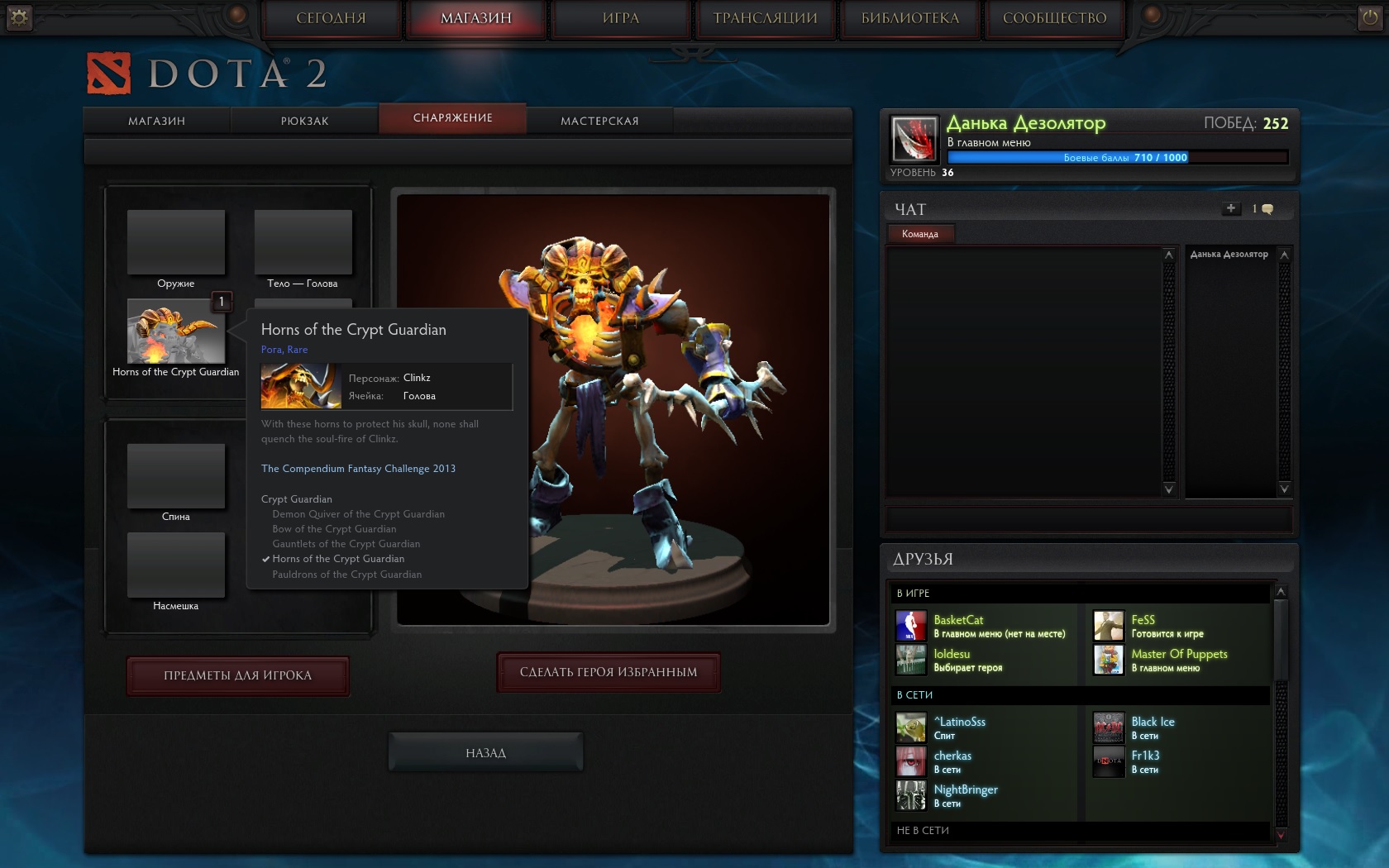Choose Сделать героя избранным
1389x868 pixels.
click(x=609, y=672)
